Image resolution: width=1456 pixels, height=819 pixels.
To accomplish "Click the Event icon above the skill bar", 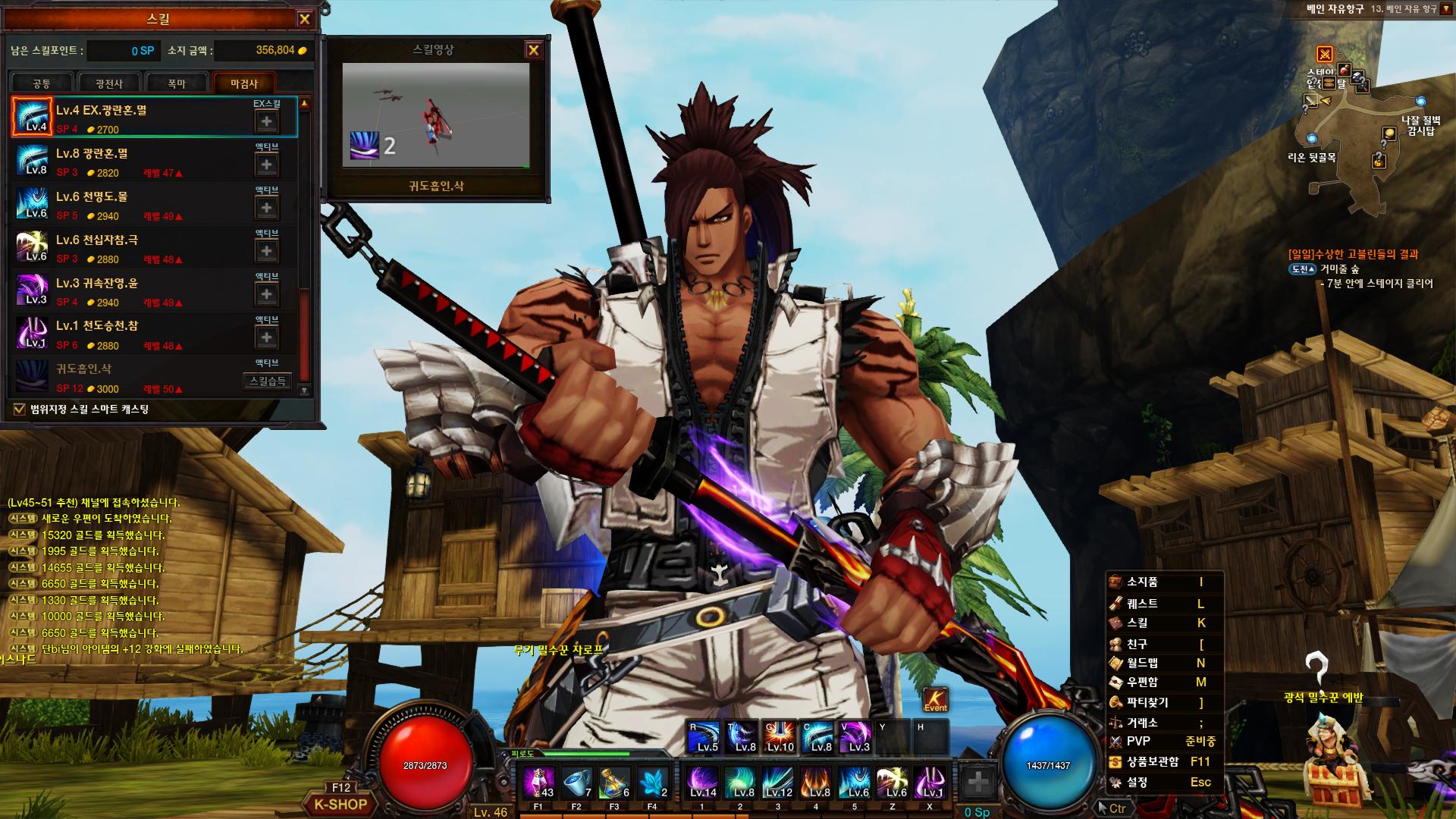I will (936, 699).
